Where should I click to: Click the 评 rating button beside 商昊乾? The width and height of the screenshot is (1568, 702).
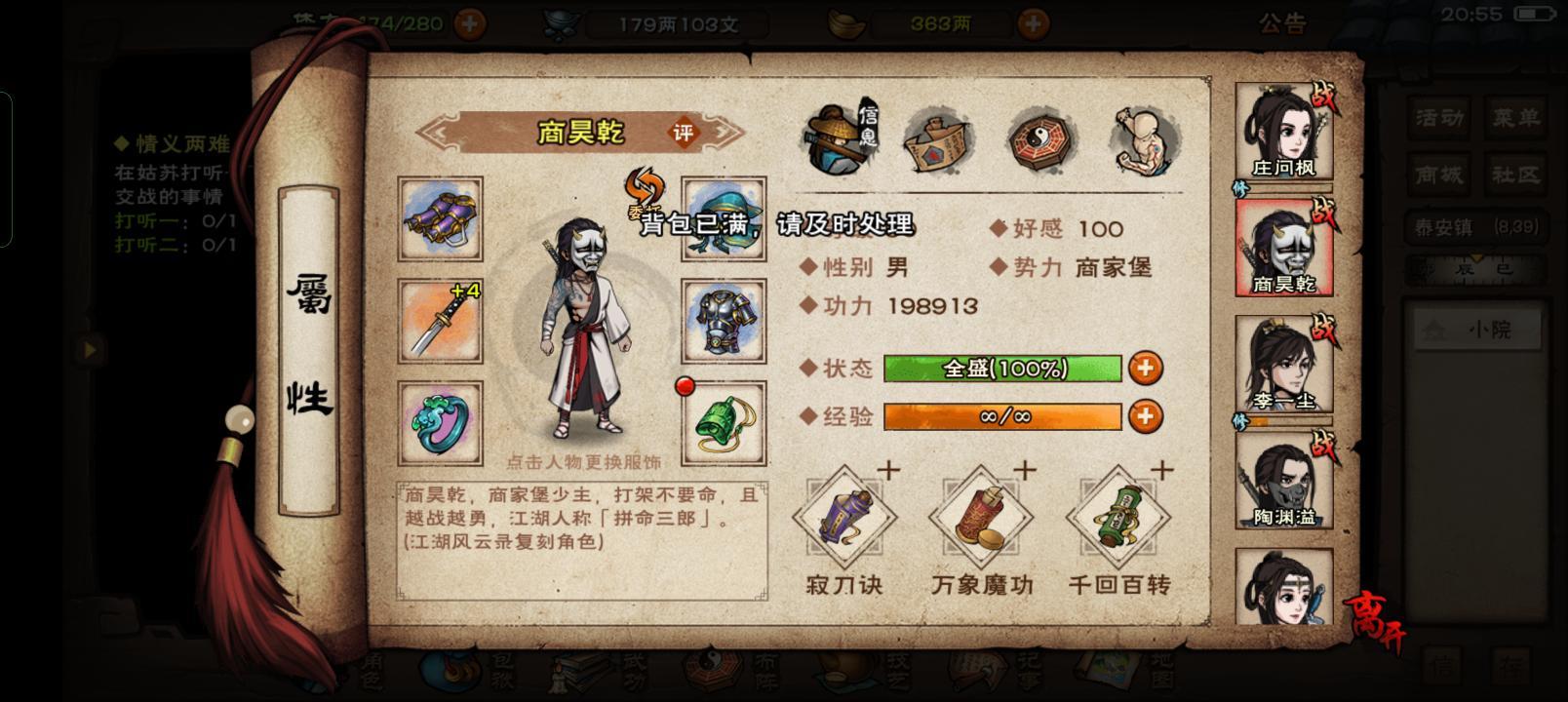tap(683, 134)
